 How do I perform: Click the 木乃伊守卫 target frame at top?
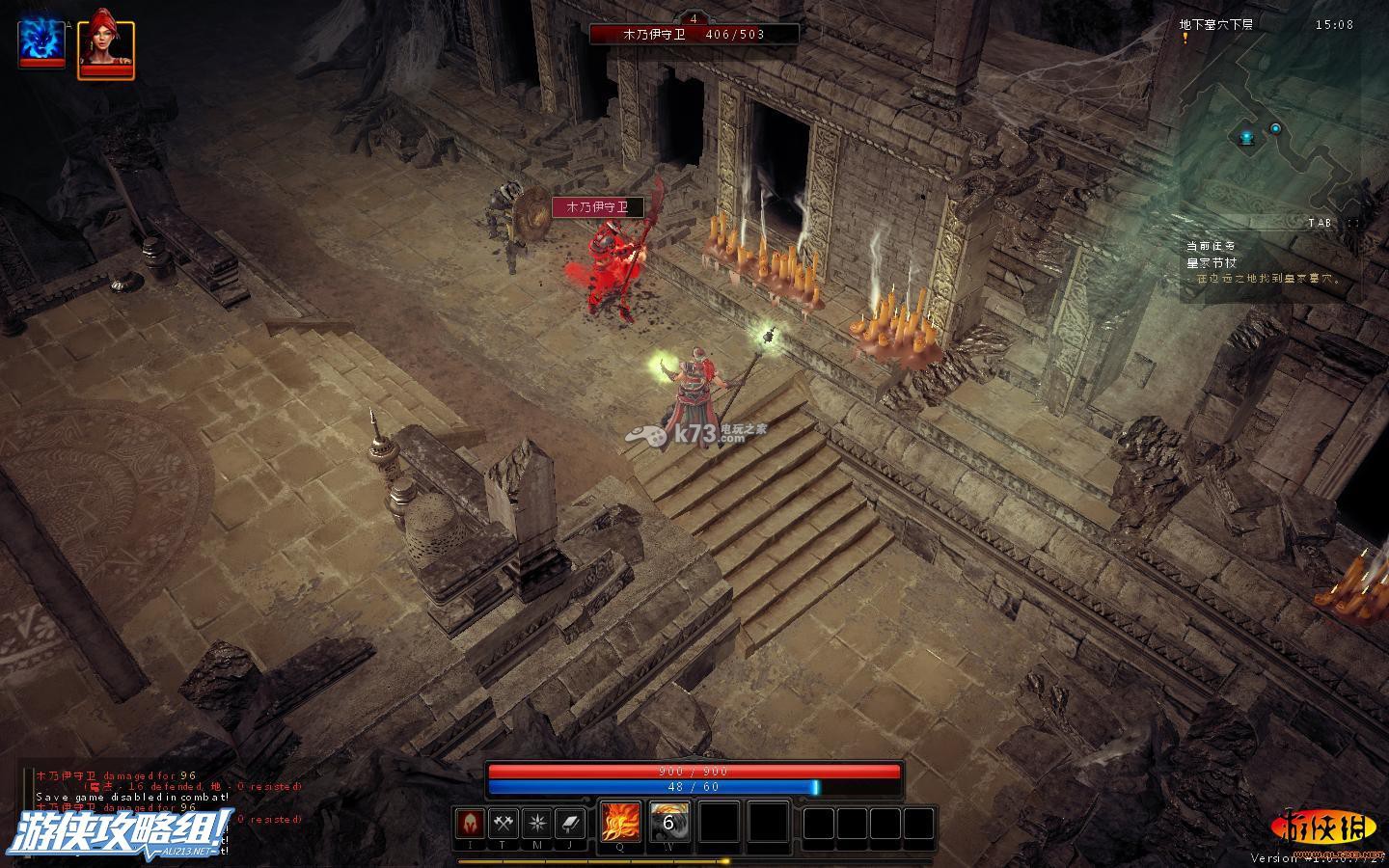click(x=694, y=34)
